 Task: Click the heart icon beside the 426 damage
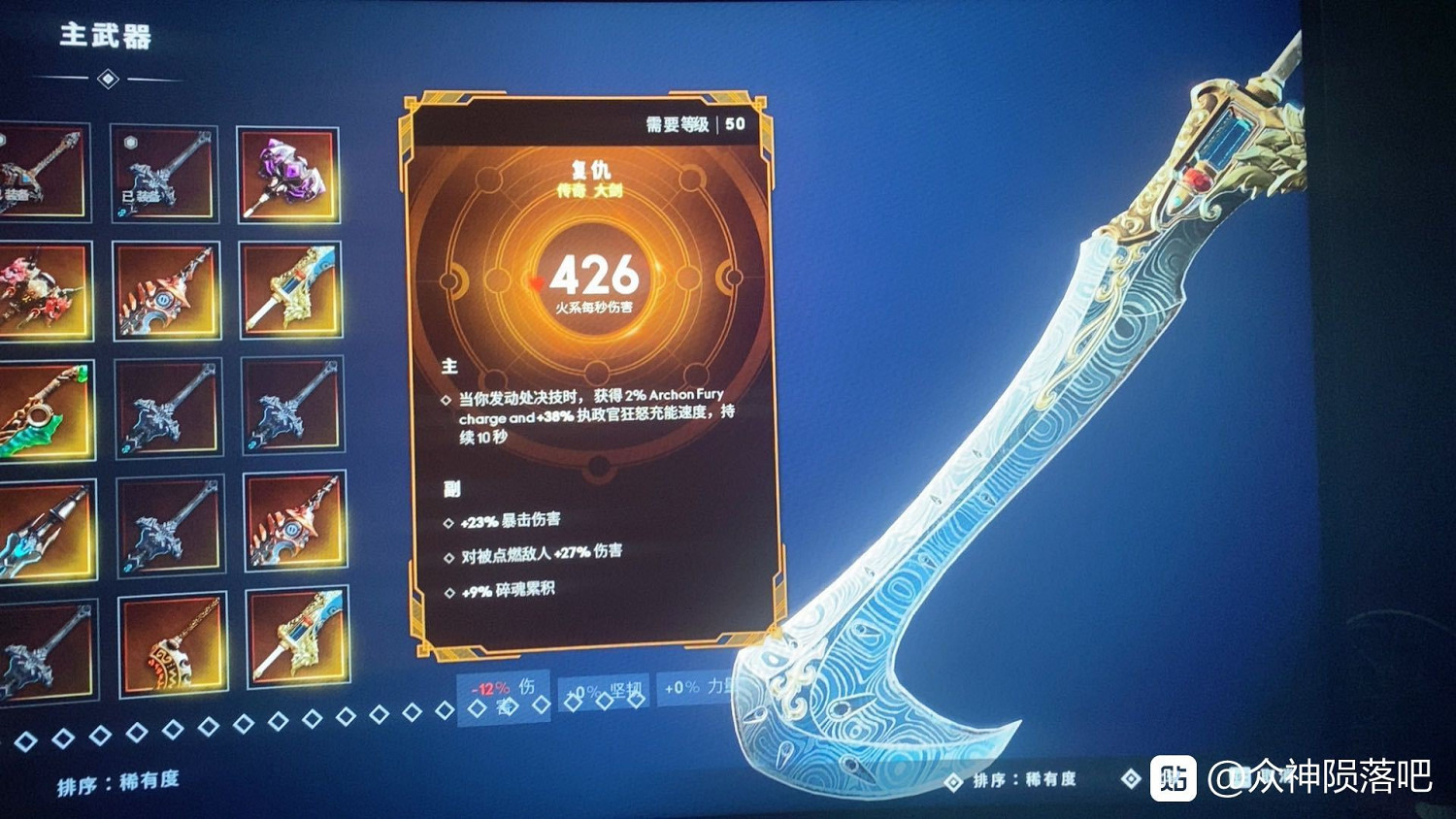536,282
